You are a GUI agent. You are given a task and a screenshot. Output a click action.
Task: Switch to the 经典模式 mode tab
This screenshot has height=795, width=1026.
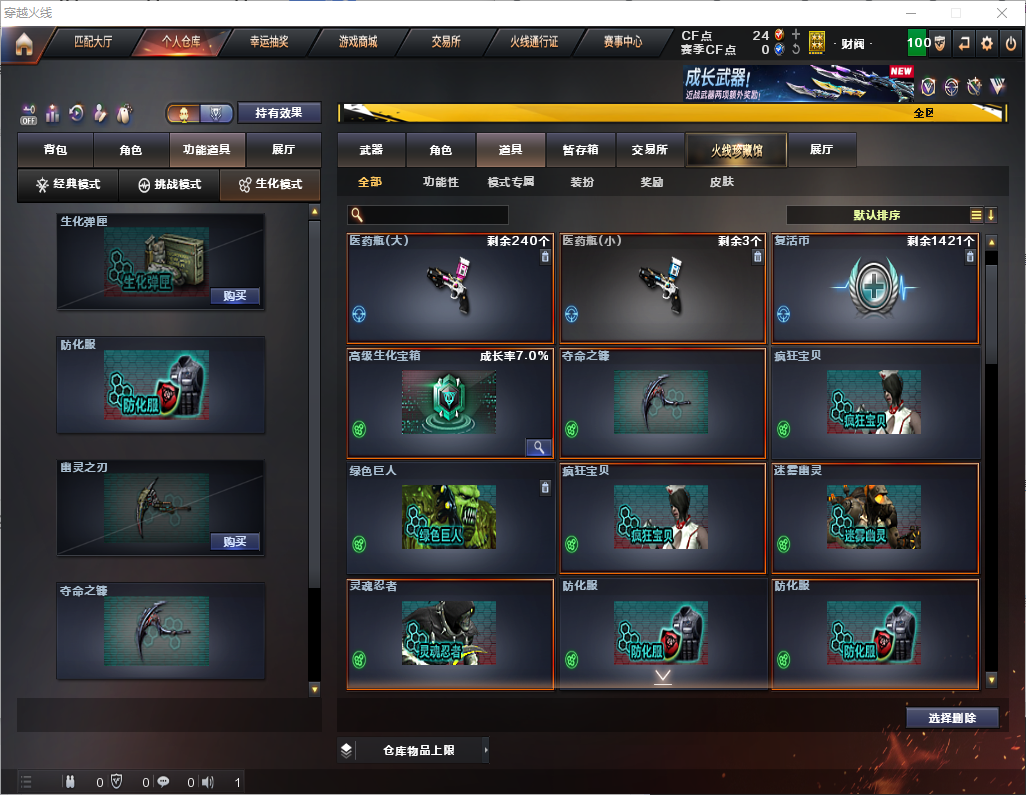68,185
